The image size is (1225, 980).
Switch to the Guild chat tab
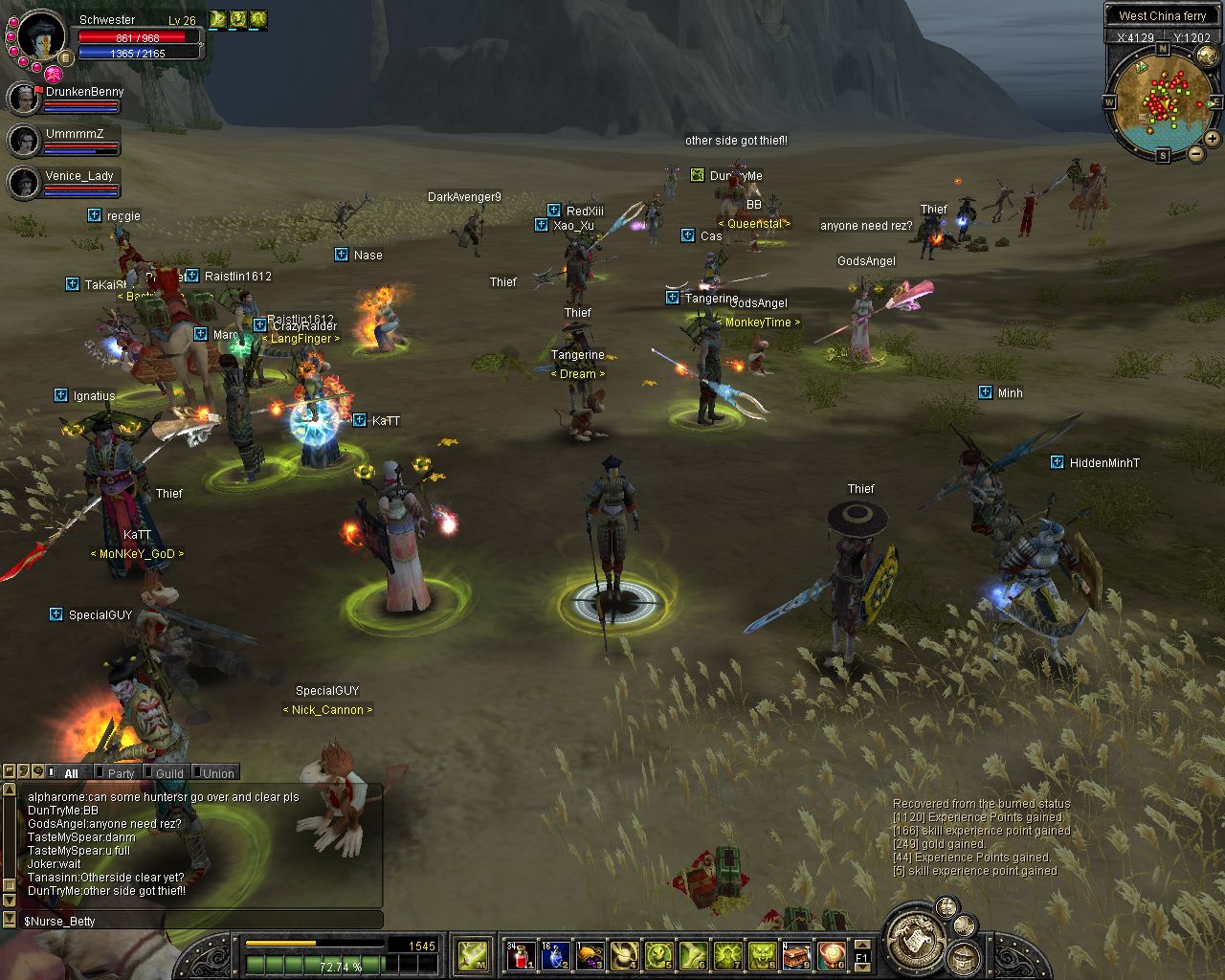169,773
